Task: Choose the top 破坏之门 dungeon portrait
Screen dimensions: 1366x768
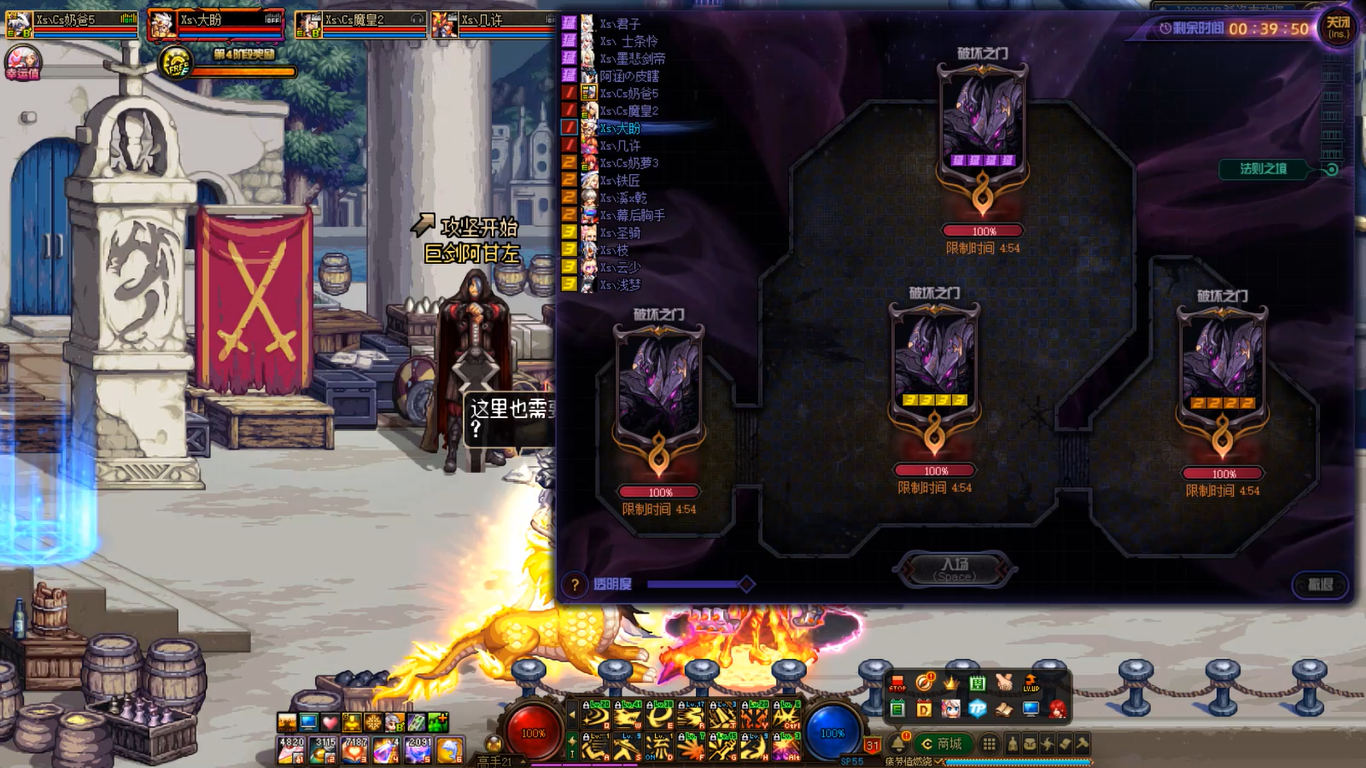Action: 982,125
